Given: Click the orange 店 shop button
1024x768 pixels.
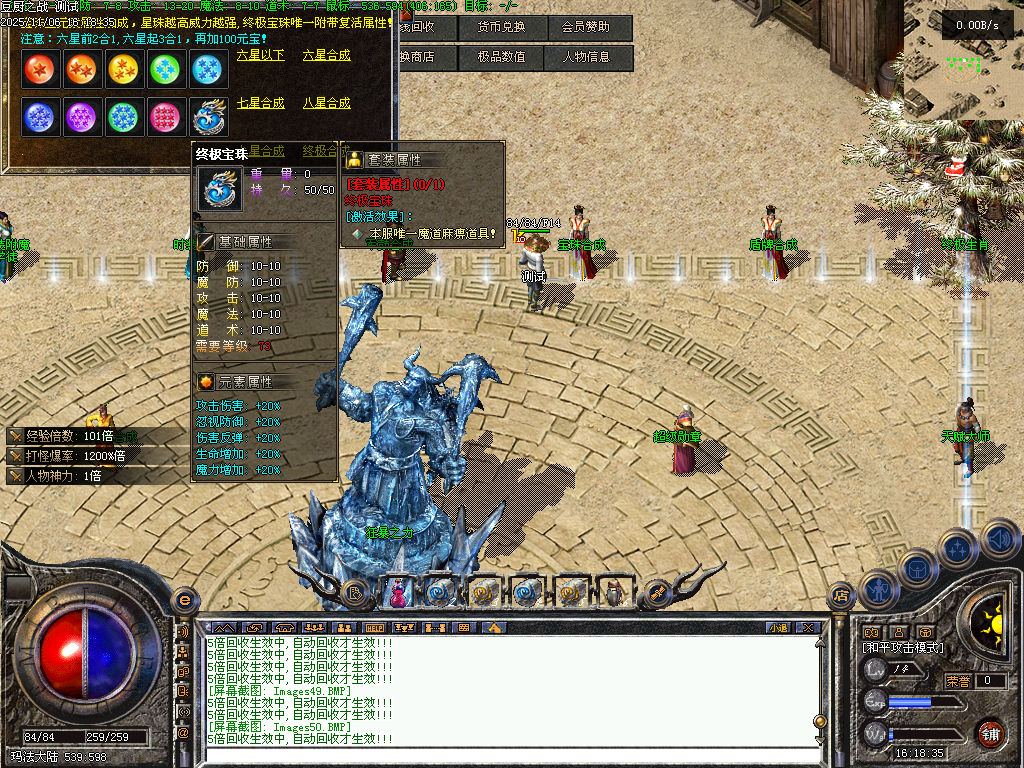Looking at the screenshot, I should click(841, 594).
